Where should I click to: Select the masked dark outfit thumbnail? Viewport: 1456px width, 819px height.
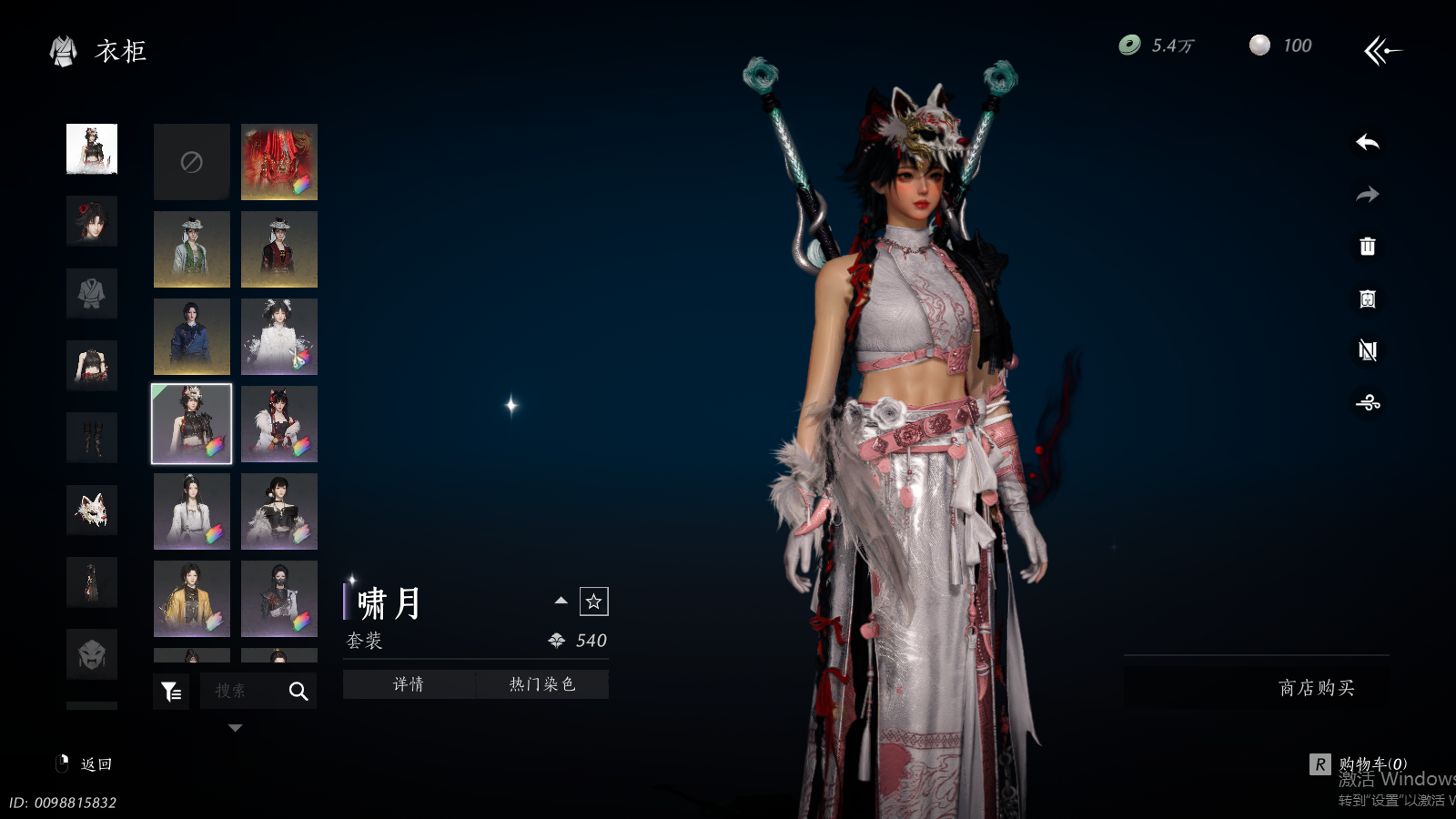point(279,598)
